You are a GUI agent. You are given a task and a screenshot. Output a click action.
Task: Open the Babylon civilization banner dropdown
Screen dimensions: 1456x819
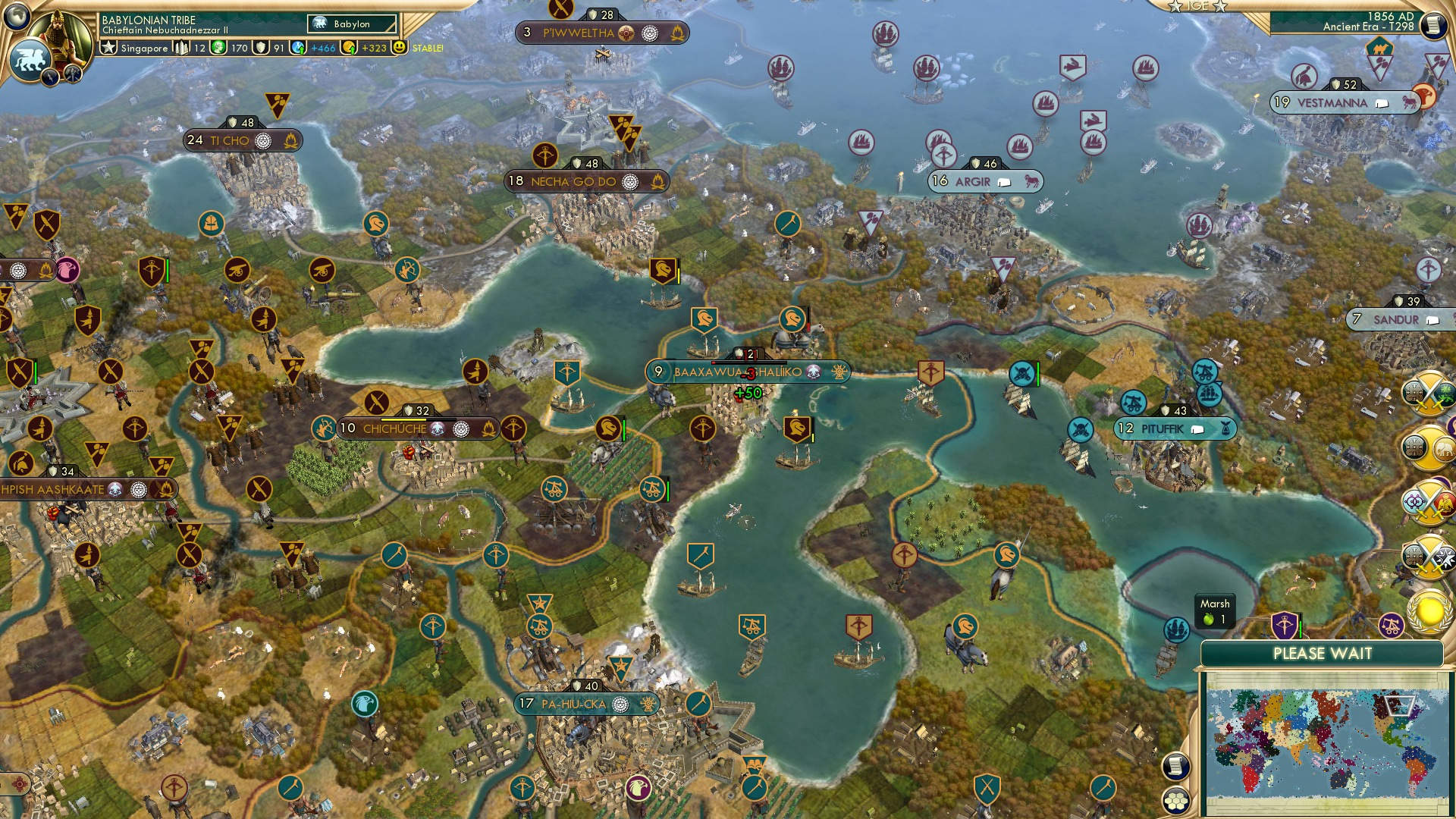pyautogui.click(x=353, y=24)
